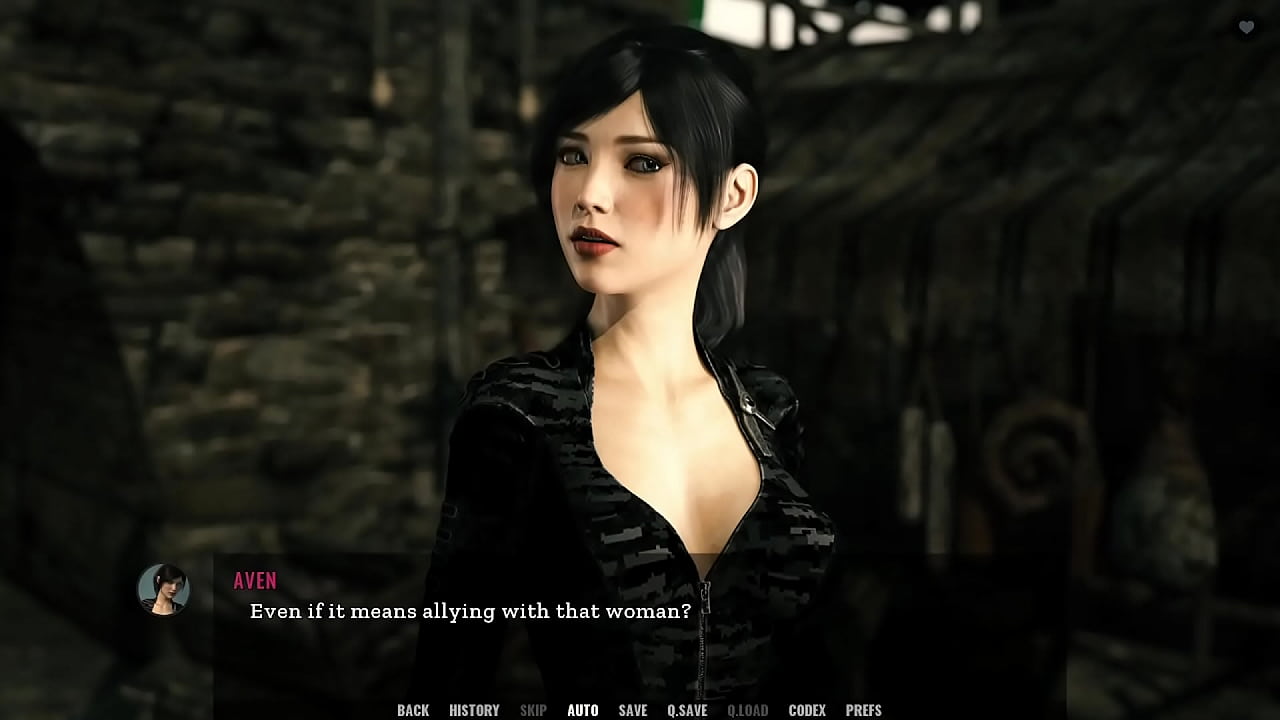The height and width of the screenshot is (720, 1280).
Task: Click the AVEN name label
Action: [x=255, y=580]
